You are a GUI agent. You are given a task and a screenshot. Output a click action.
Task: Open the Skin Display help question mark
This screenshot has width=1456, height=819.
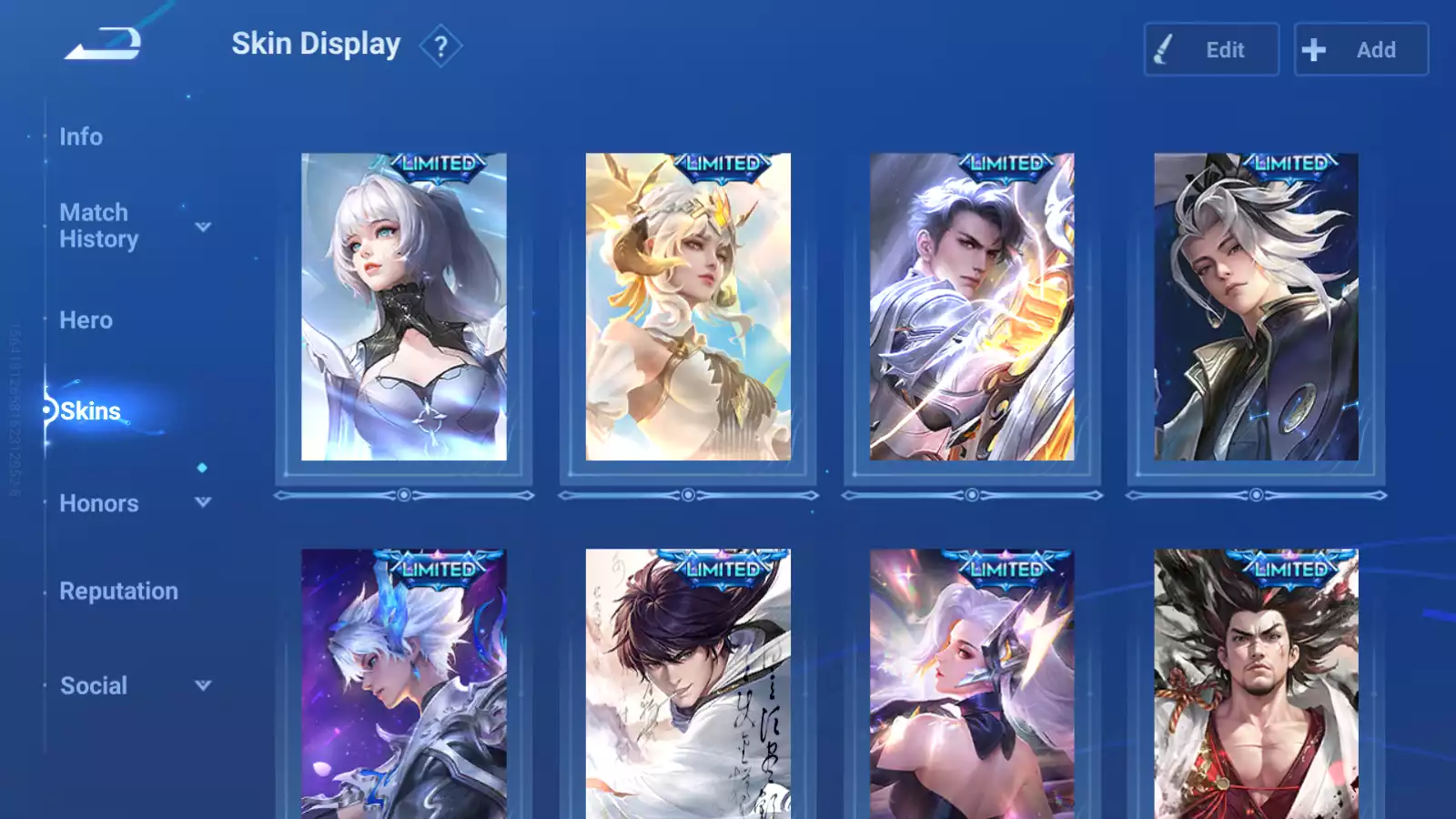pos(440,46)
